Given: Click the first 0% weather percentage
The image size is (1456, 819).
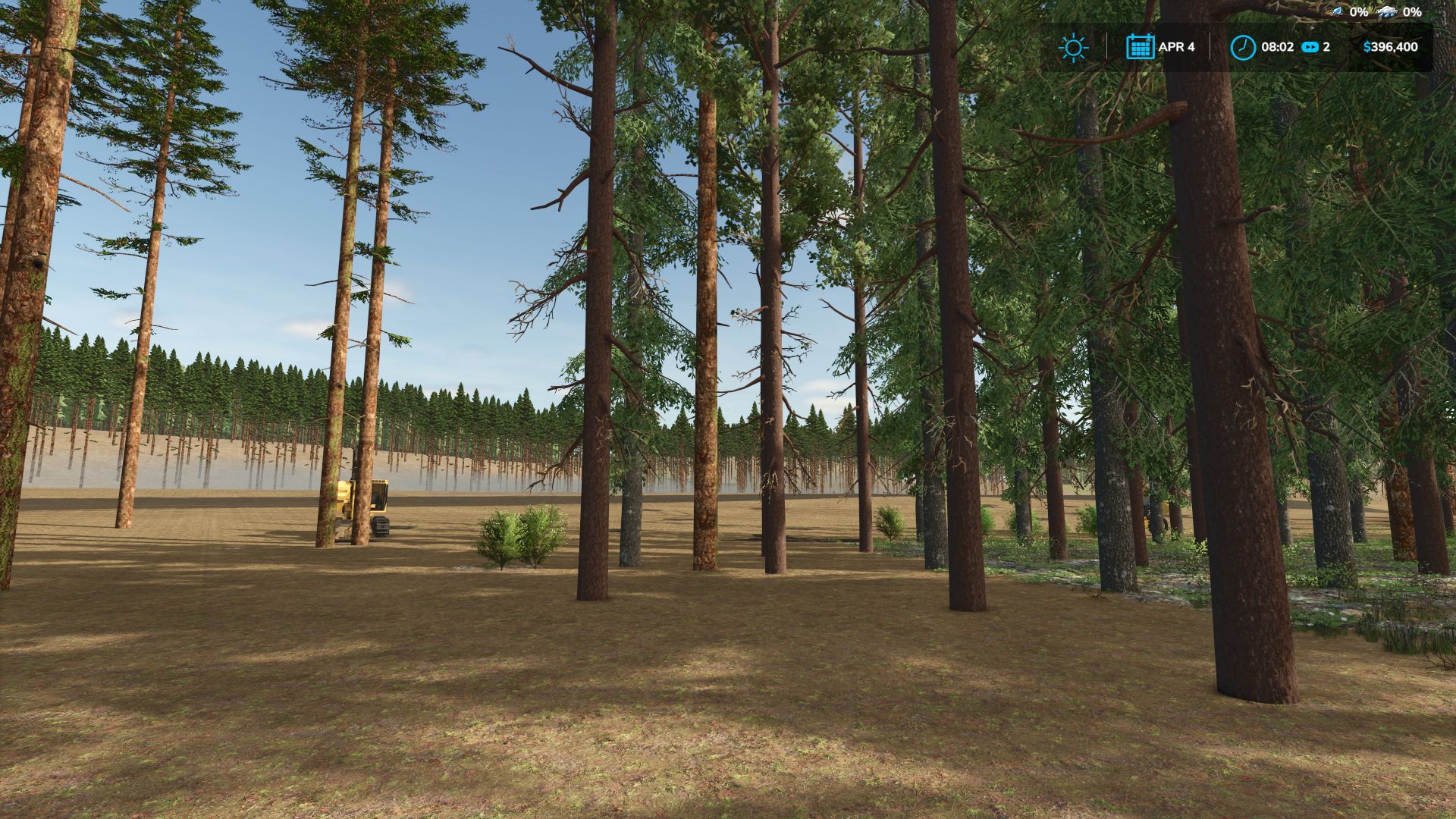Looking at the screenshot, I should point(1358,12).
